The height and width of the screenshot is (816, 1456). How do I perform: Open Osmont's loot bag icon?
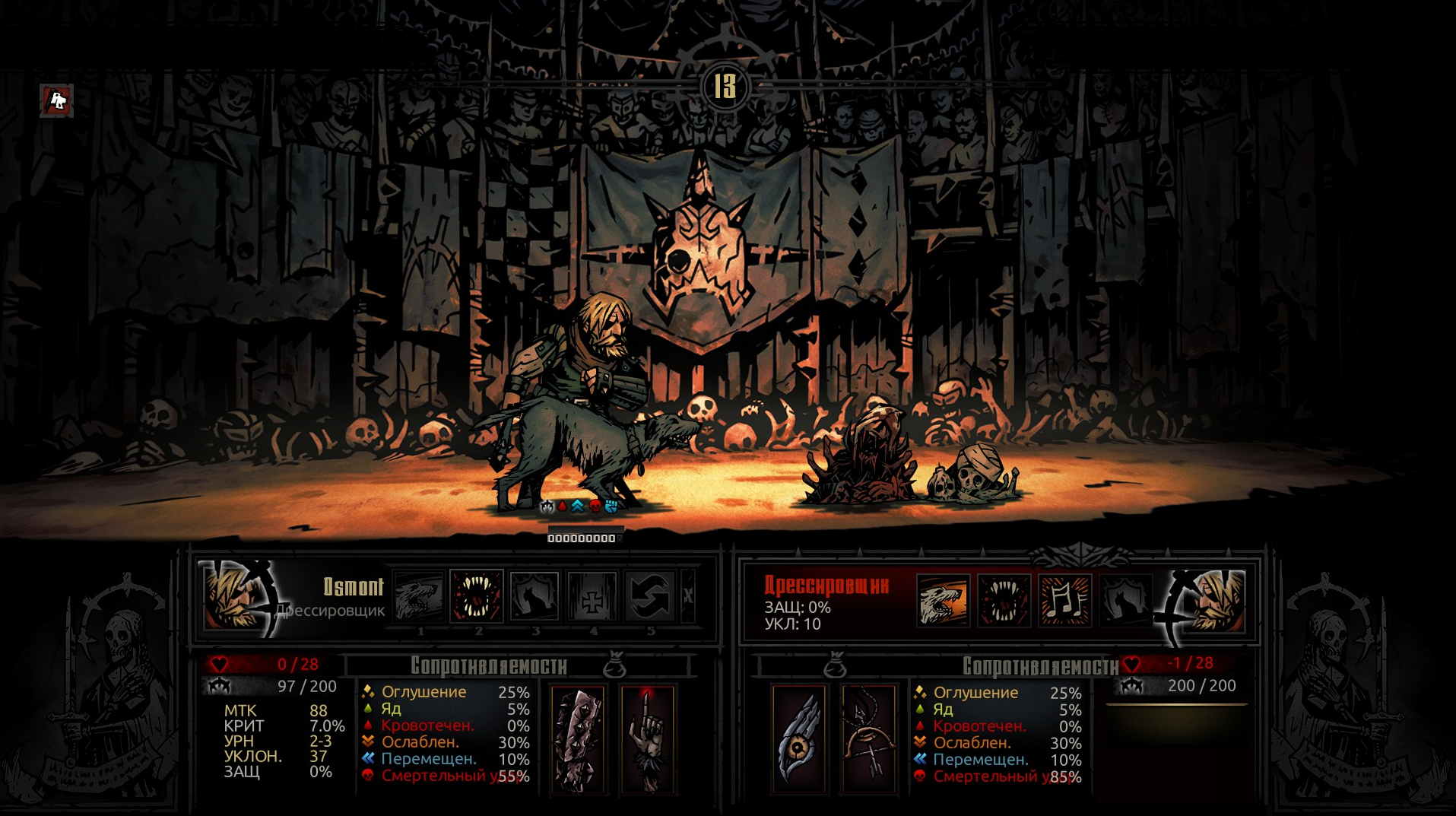(614, 667)
